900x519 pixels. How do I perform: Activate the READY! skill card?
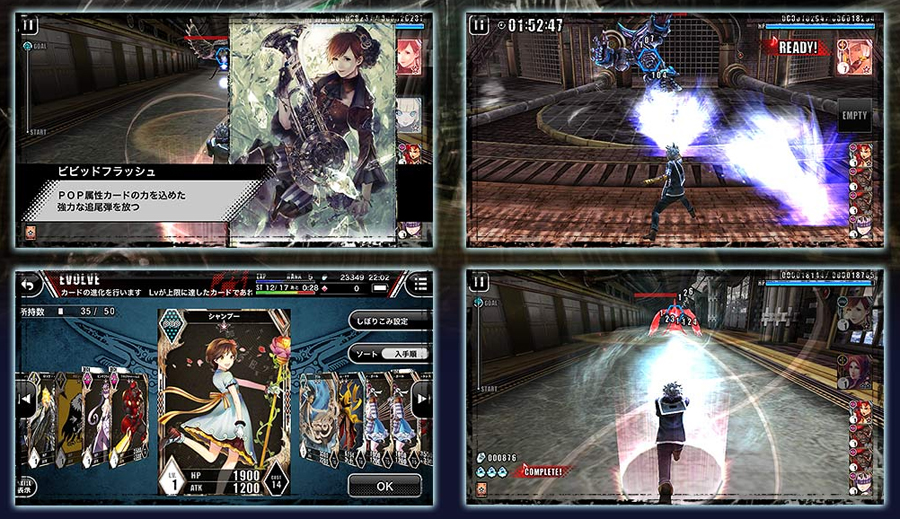pos(853,52)
